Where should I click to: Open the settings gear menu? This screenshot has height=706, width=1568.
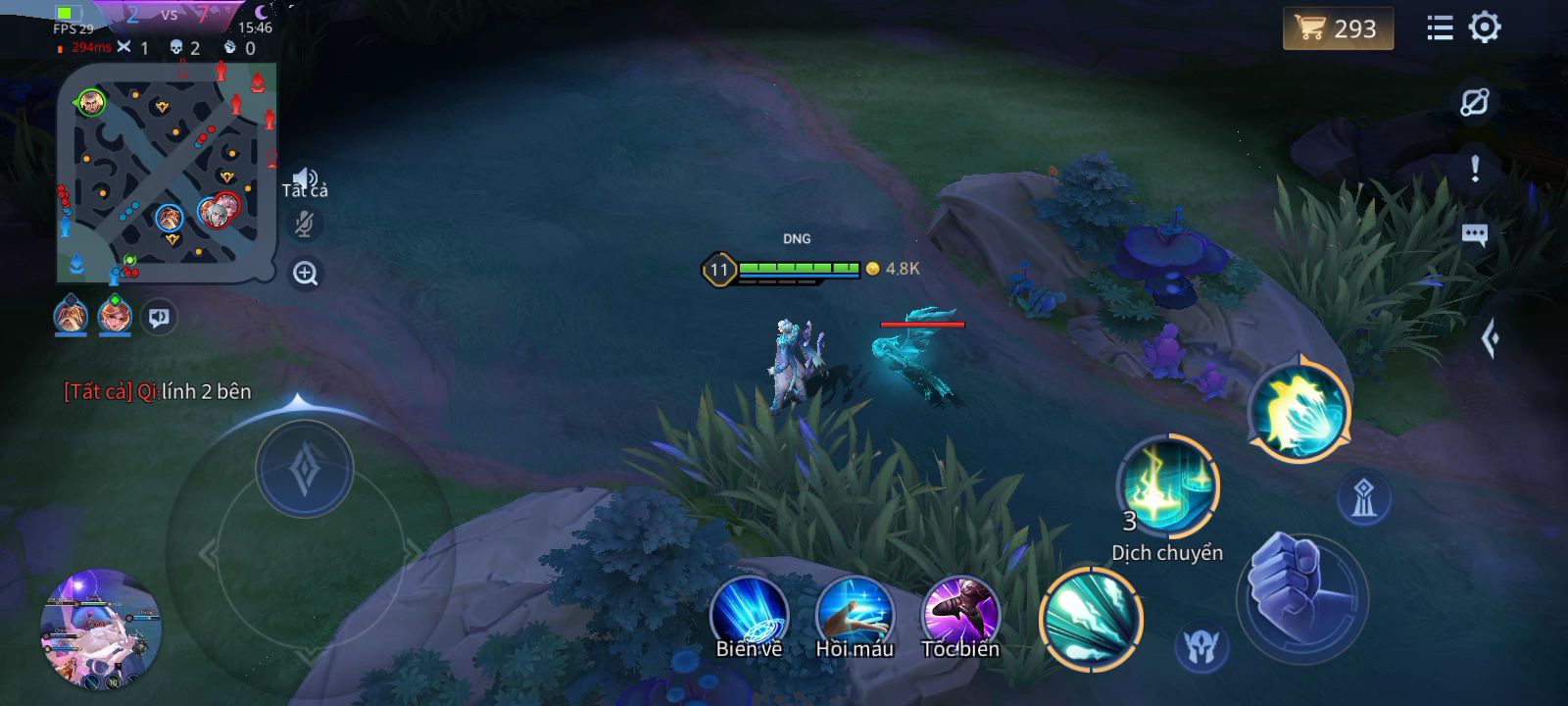(1485, 27)
